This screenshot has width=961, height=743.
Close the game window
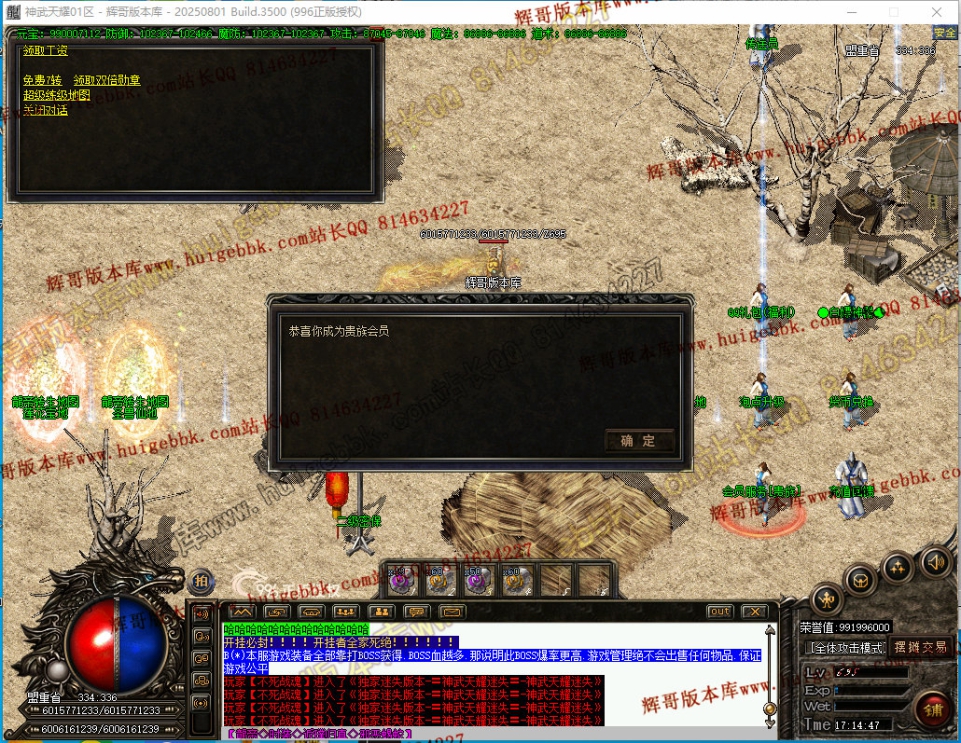tap(937, 12)
